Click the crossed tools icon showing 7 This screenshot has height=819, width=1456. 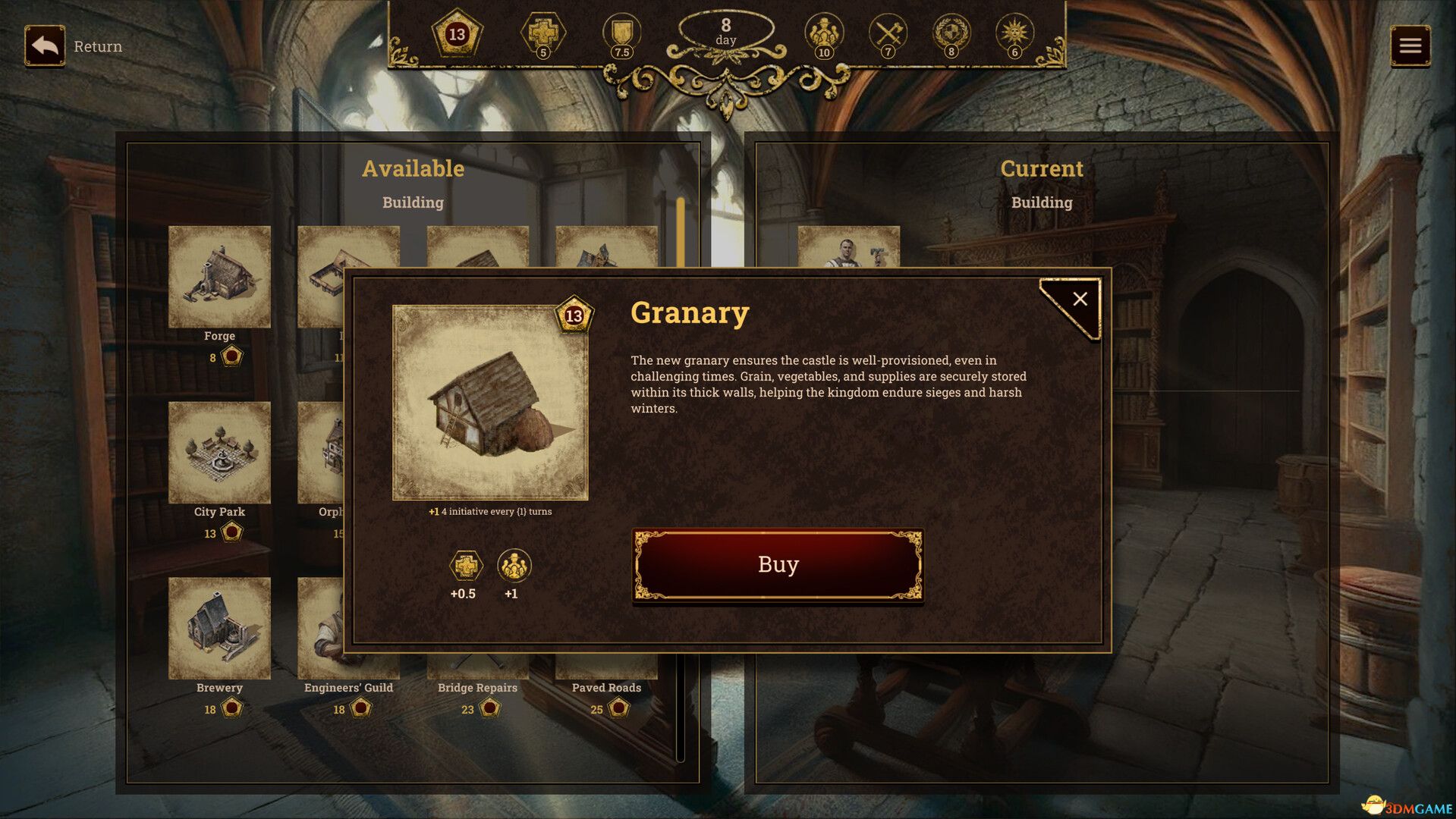click(888, 33)
